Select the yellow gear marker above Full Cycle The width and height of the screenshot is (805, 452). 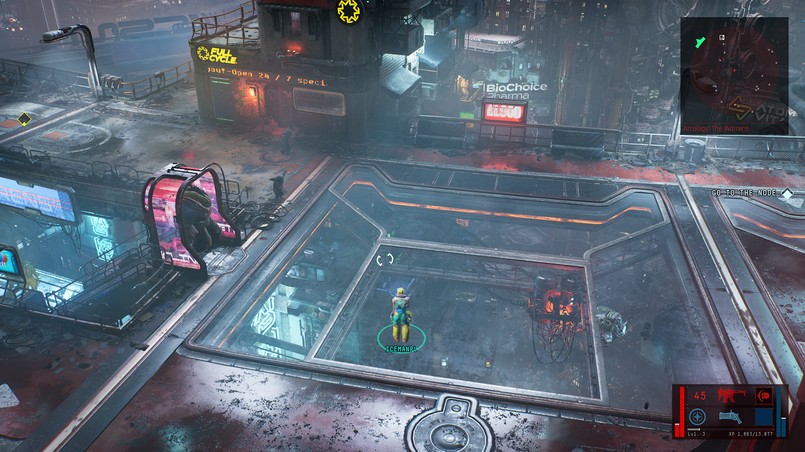click(348, 11)
